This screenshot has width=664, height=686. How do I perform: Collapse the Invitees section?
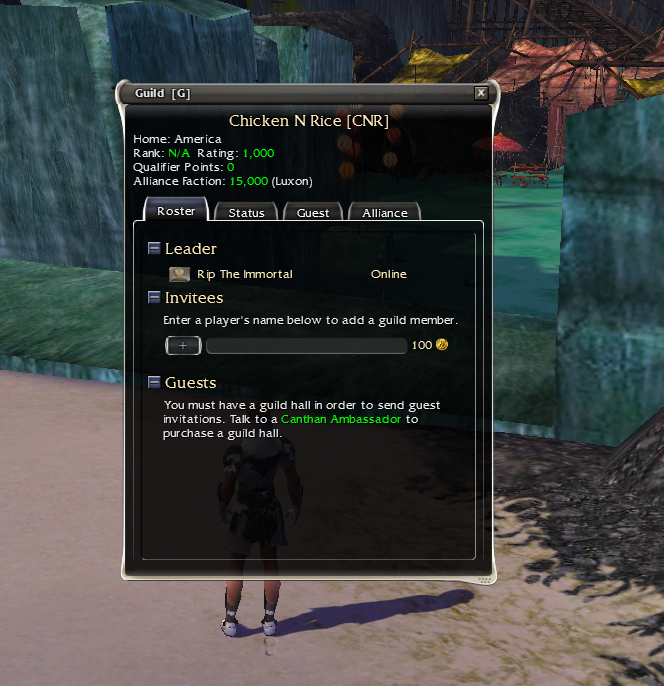click(154, 297)
